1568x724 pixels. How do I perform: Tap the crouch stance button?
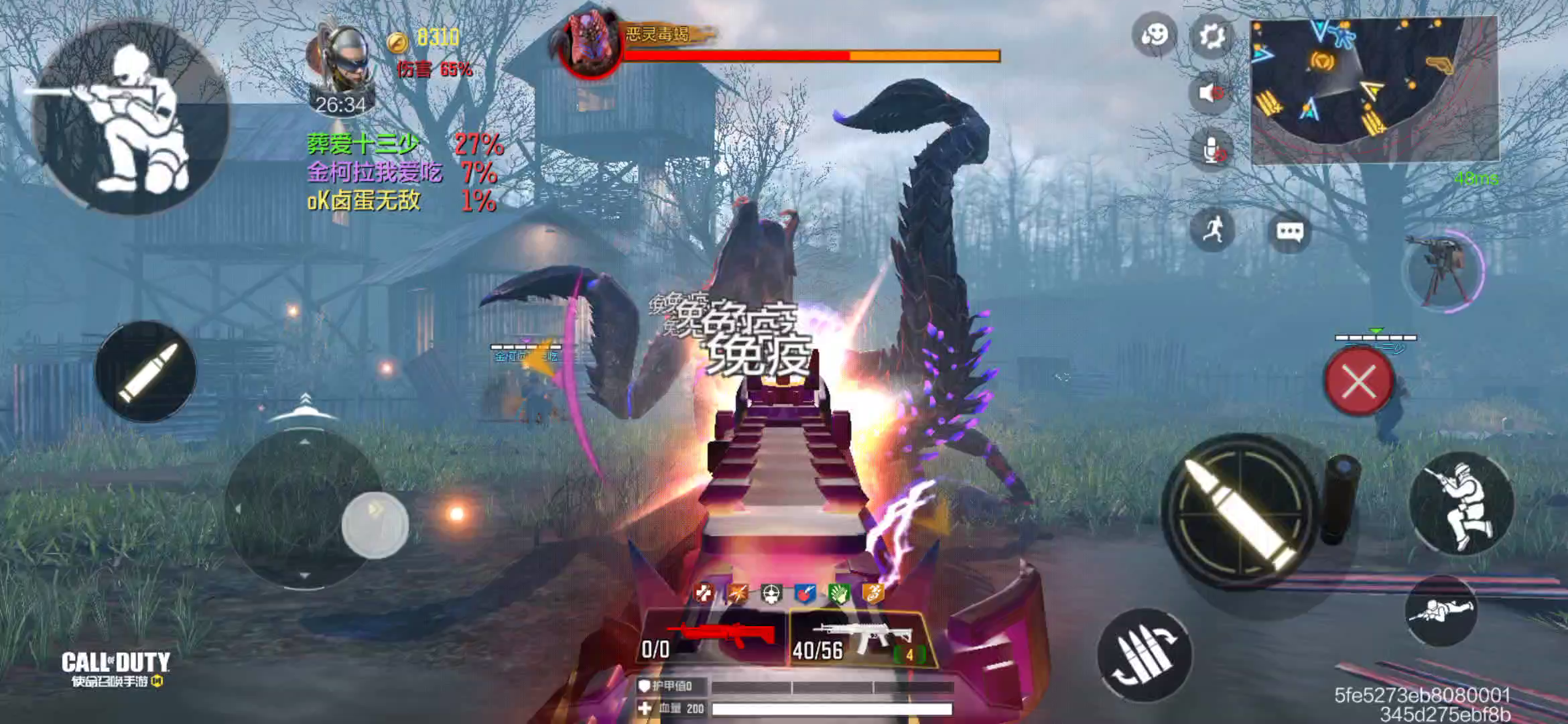[1461, 504]
